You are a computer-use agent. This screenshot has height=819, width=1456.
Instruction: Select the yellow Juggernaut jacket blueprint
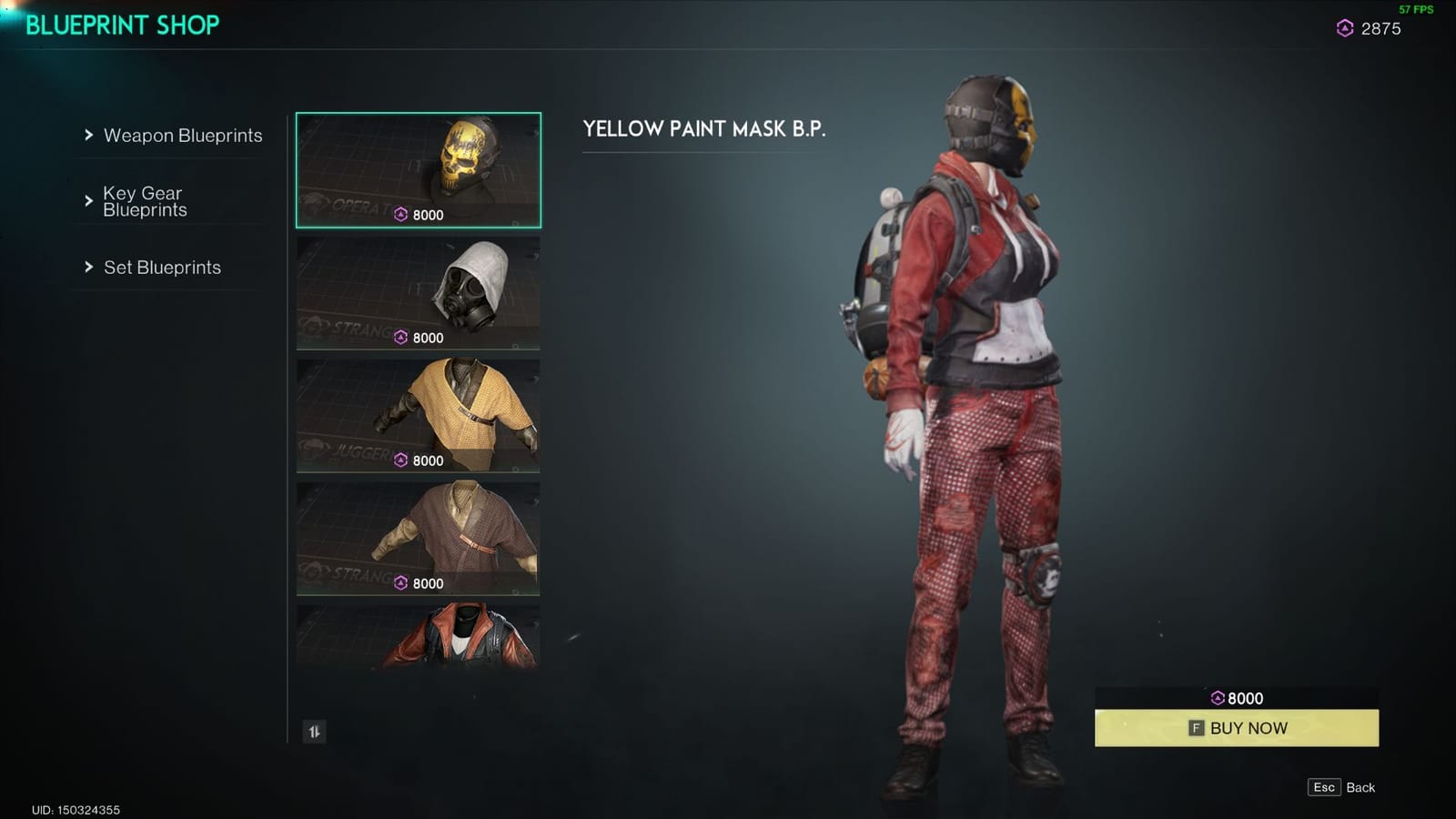[417, 414]
